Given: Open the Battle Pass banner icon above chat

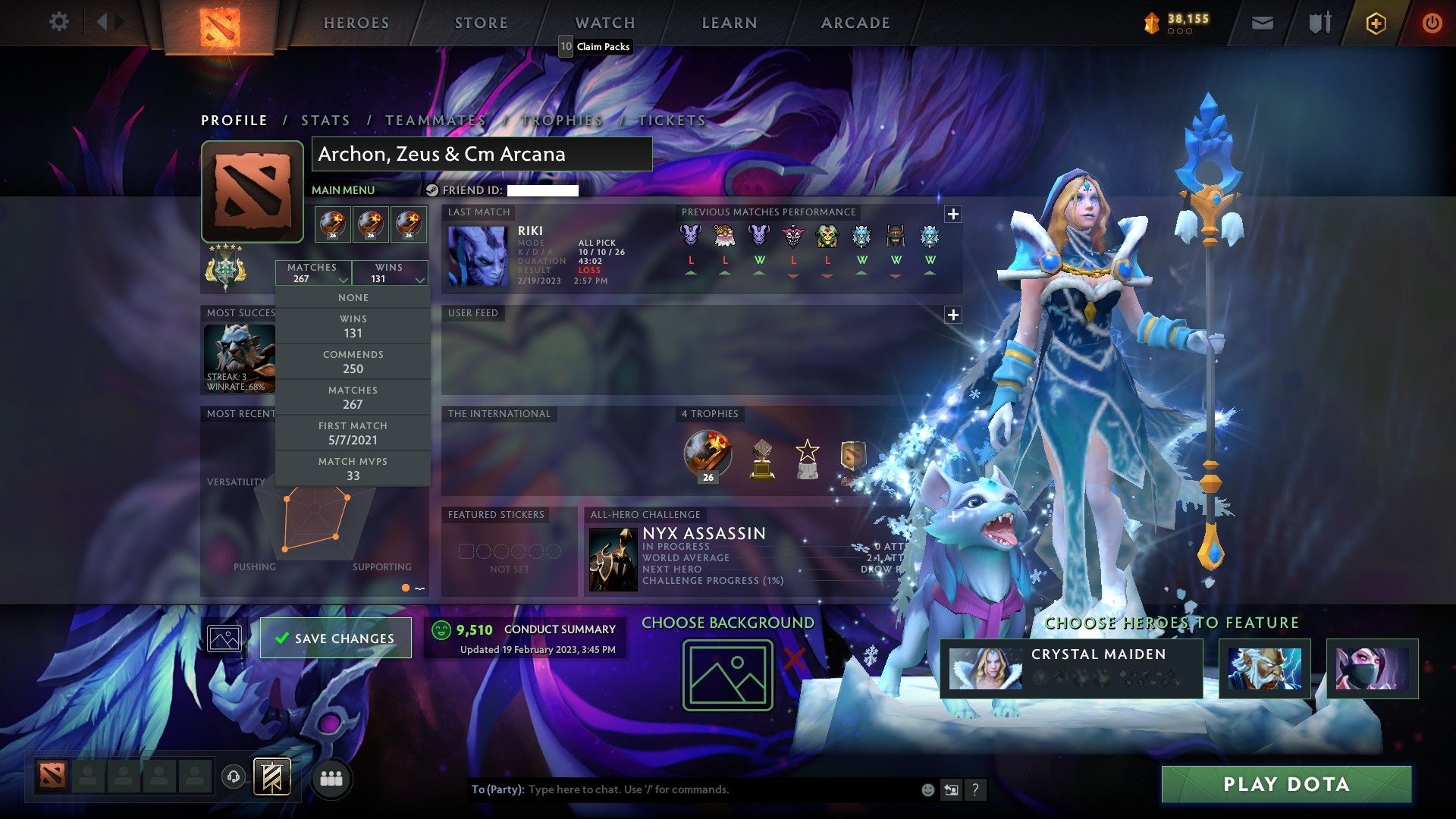Looking at the screenshot, I should (x=273, y=777).
